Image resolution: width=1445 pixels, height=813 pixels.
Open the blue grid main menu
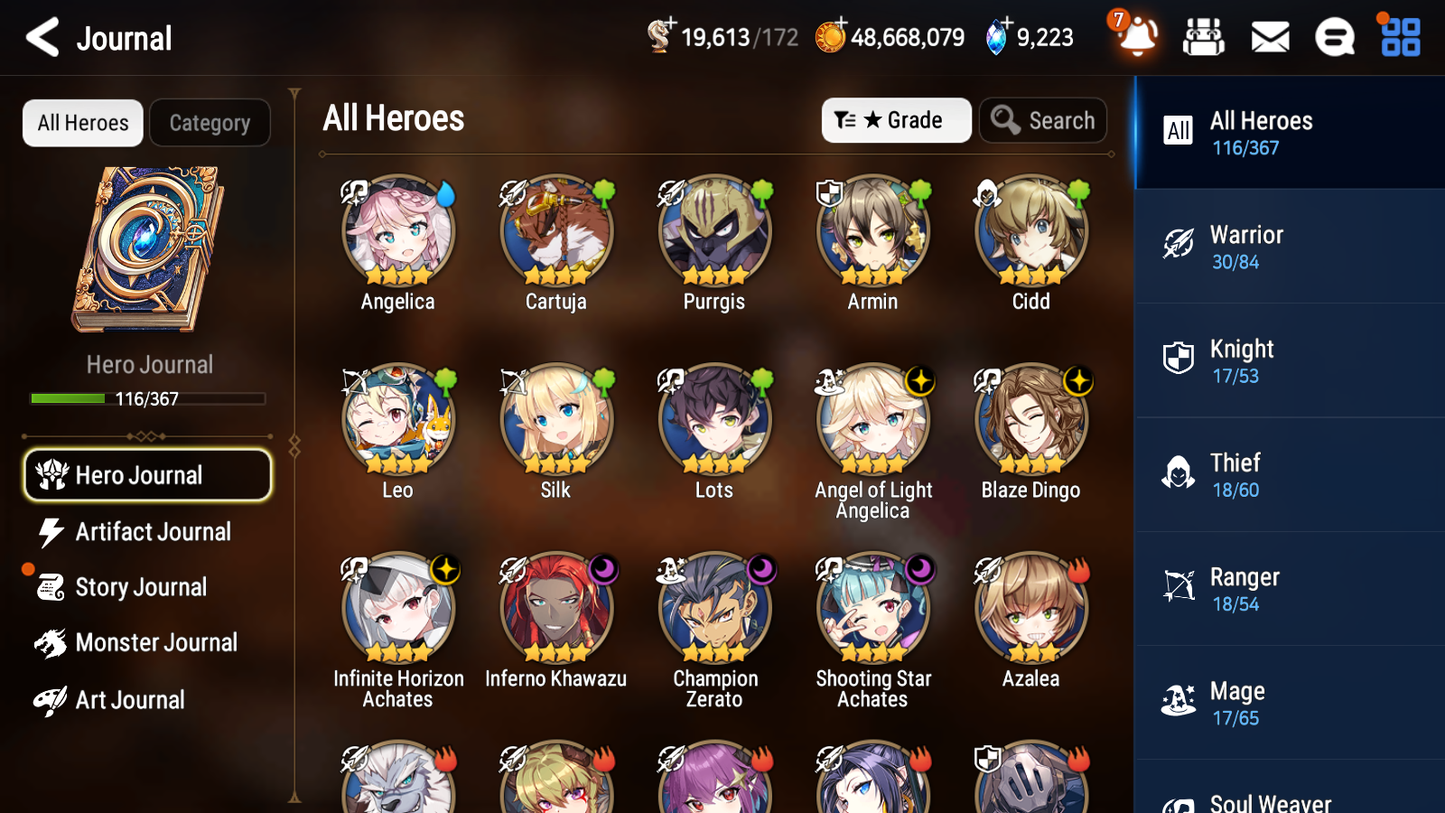[x=1399, y=36]
